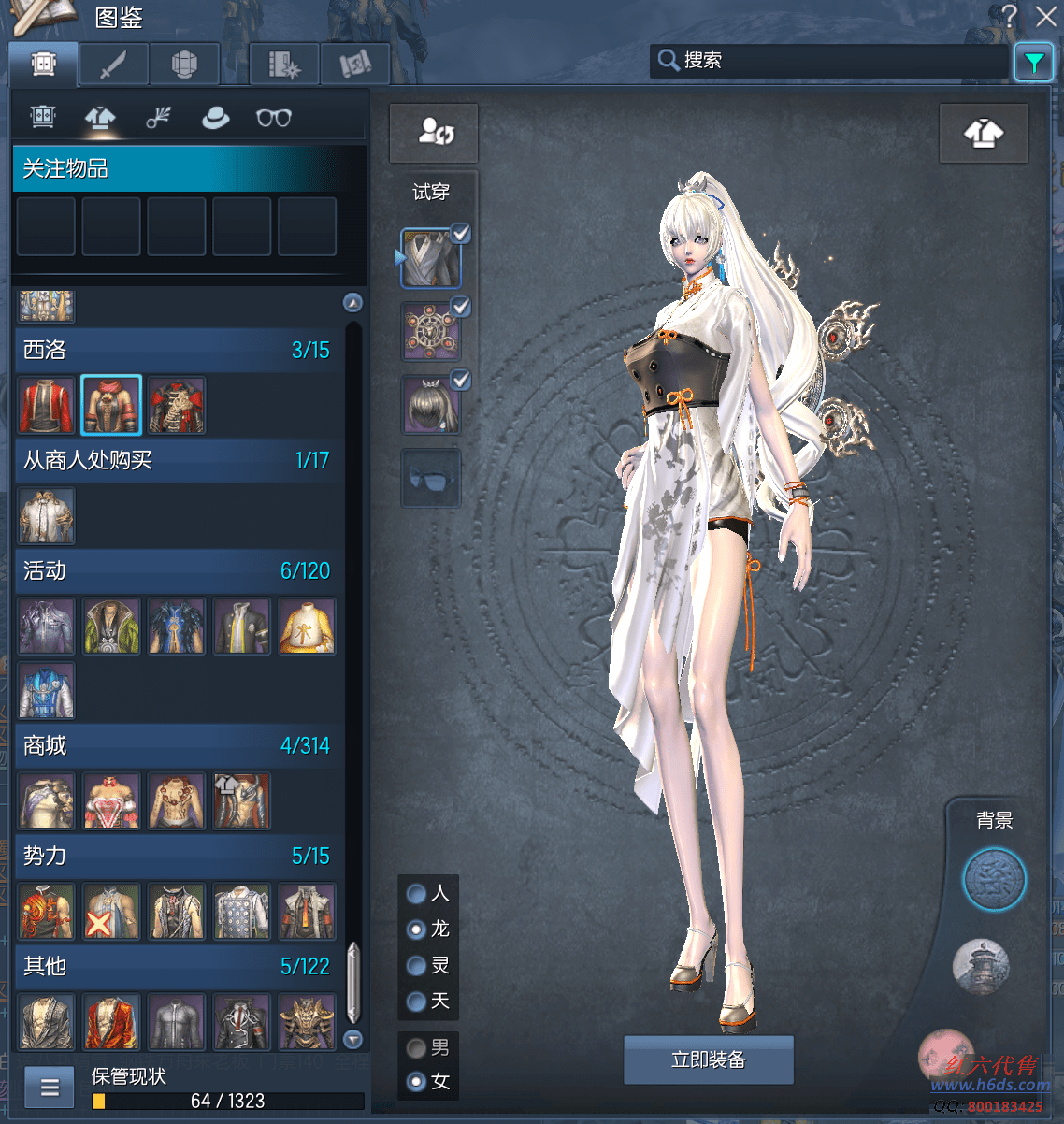Choose the temple scene background thumbnail
The image size is (1064, 1124).
click(980, 966)
